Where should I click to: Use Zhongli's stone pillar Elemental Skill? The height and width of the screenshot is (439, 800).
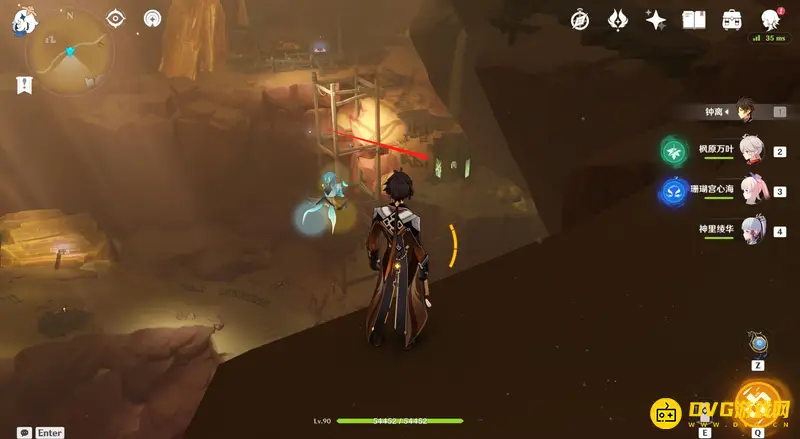(705, 408)
